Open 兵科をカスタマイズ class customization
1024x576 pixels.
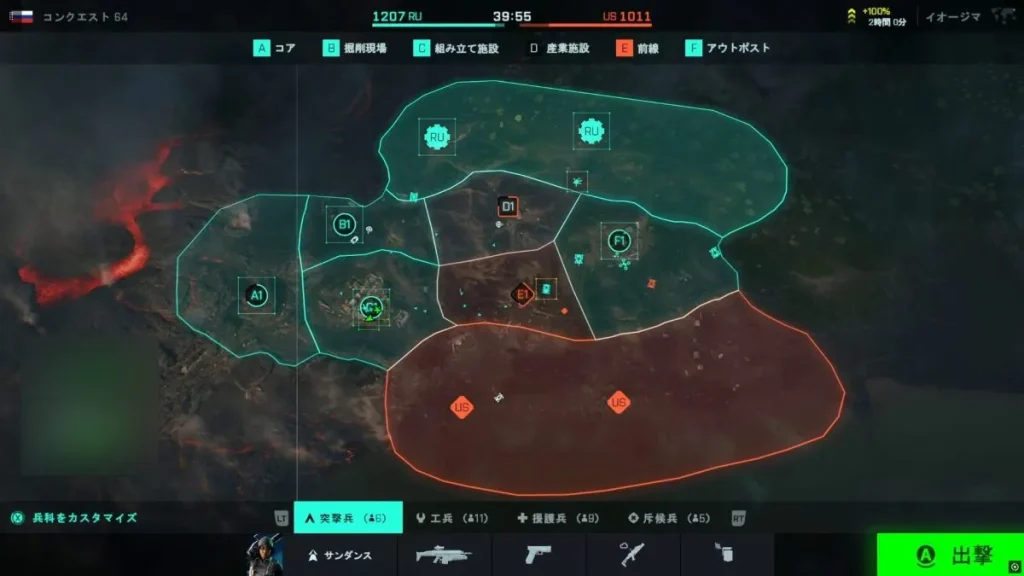(x=74, y=518)
